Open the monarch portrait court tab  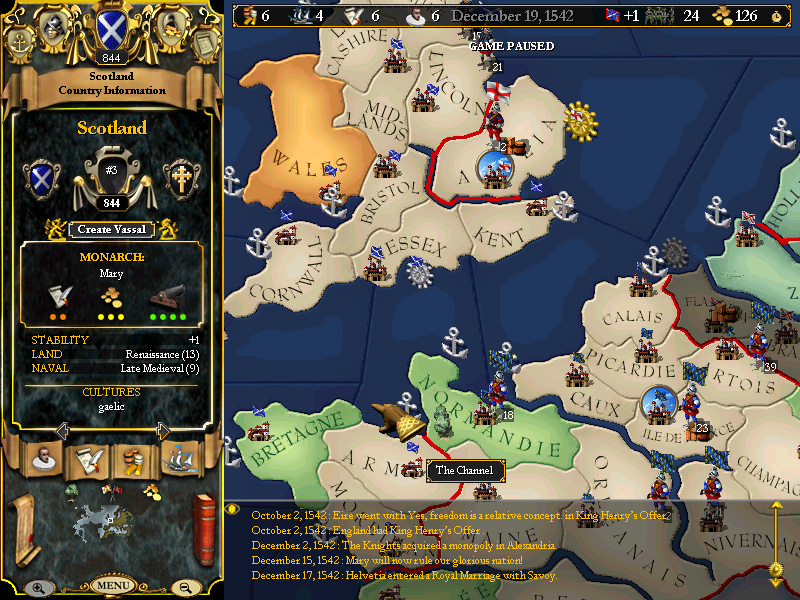[x=42, y=460]
